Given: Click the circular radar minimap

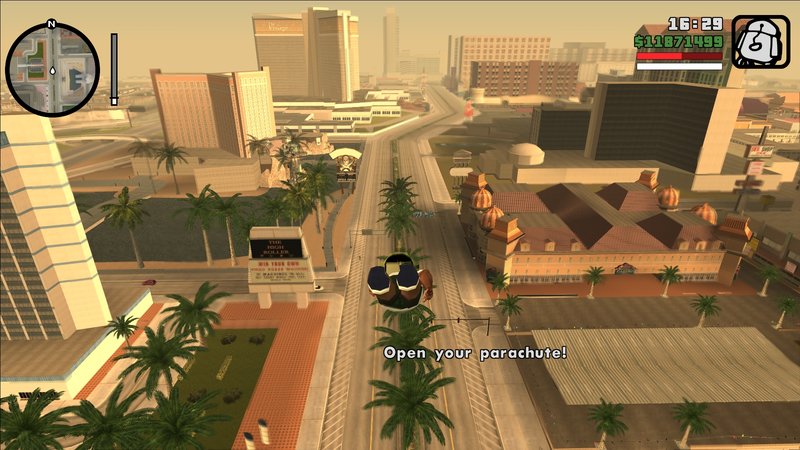Looking at the screenshot, I should coord(52,69).
